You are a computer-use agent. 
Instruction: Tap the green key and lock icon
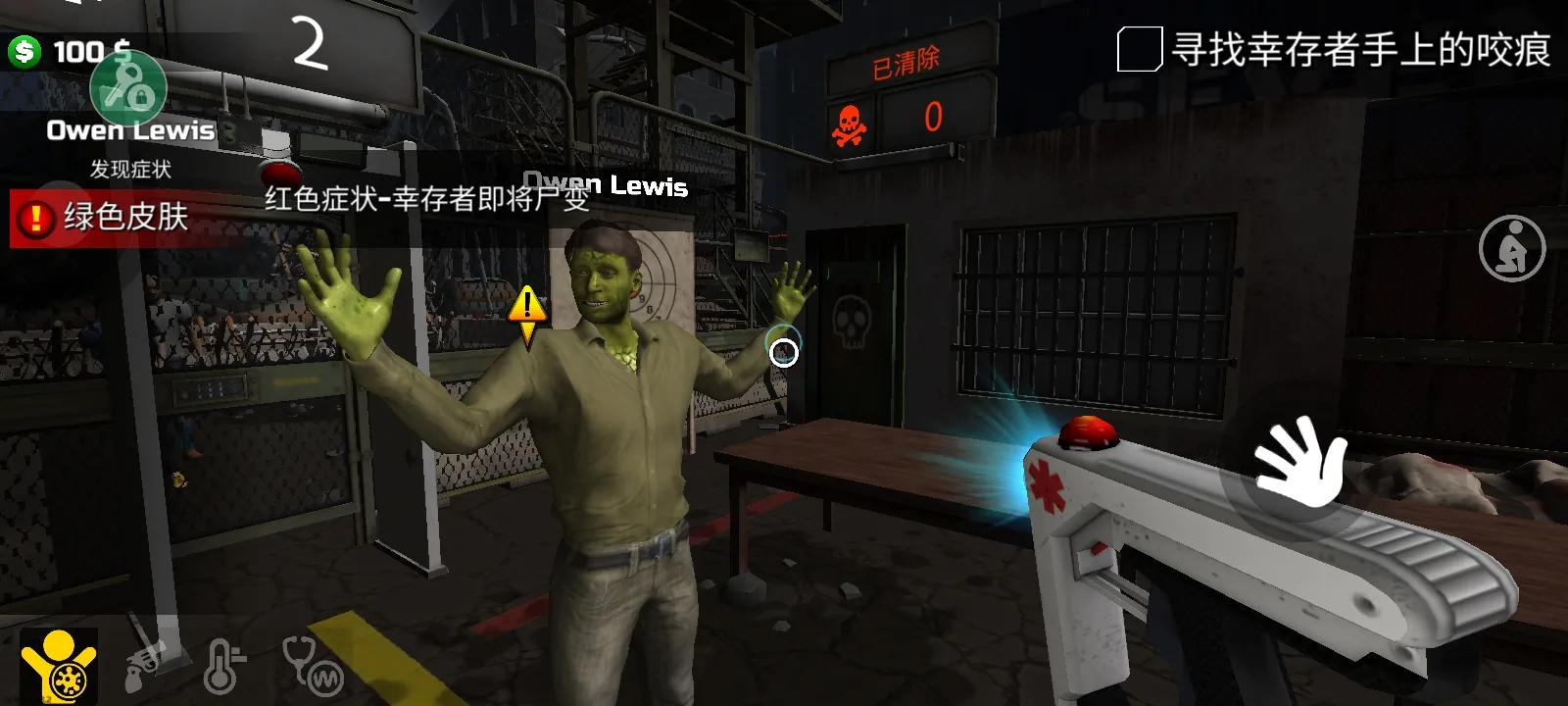128,88
